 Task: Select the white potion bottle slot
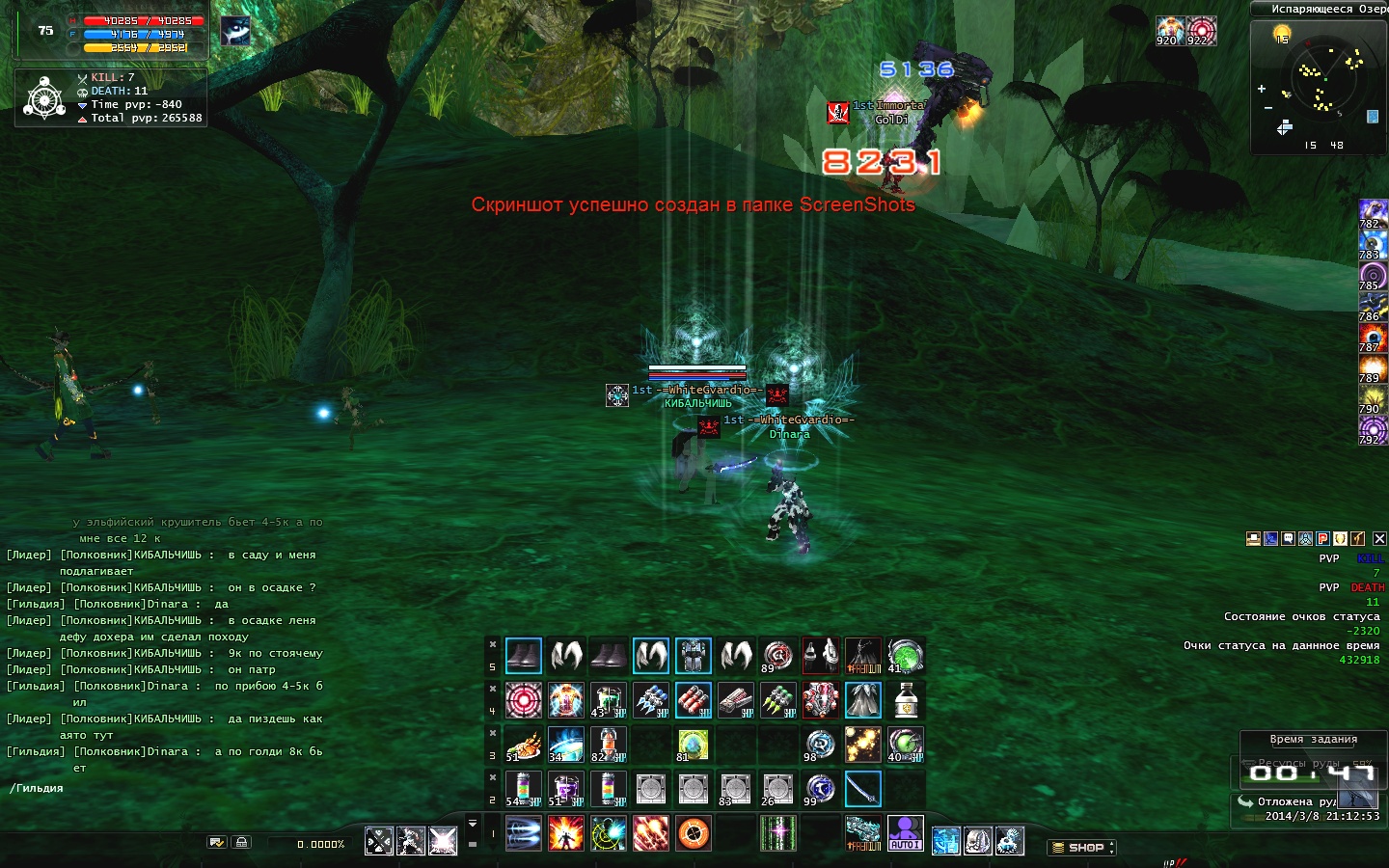coord(905,700)
